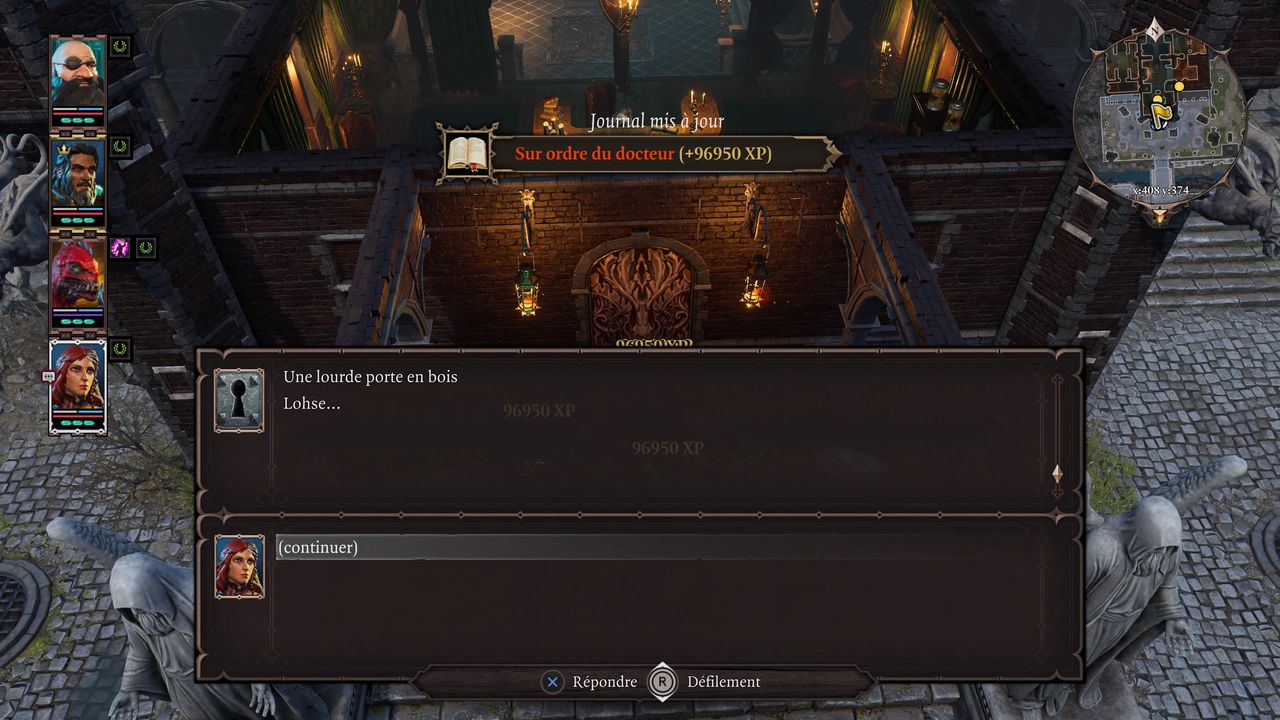Open the updated journal notification
Screen dimensions: 1280x720
coord(640,154)
